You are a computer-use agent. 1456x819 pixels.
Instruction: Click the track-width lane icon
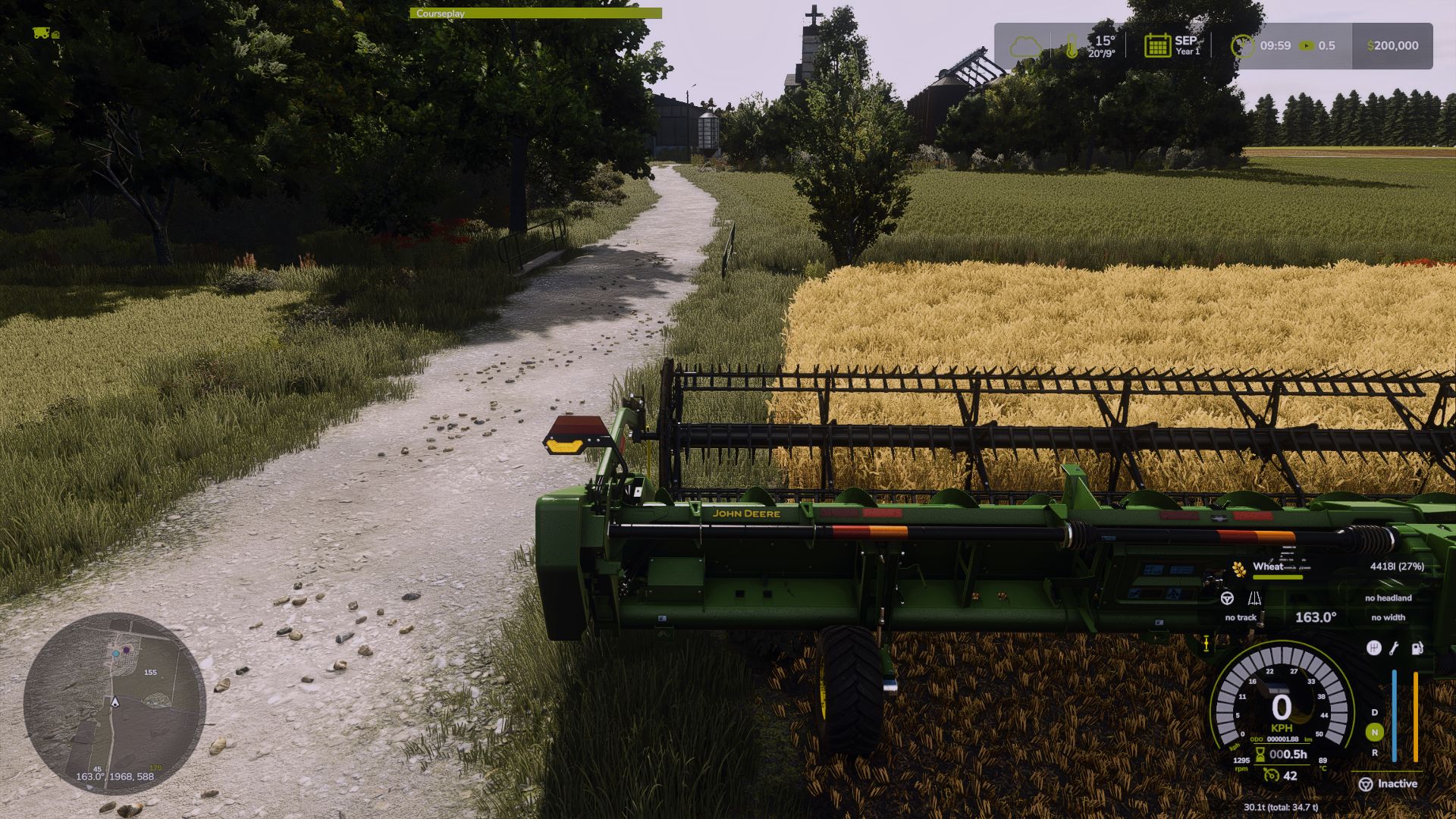(x=1254, y=598)
